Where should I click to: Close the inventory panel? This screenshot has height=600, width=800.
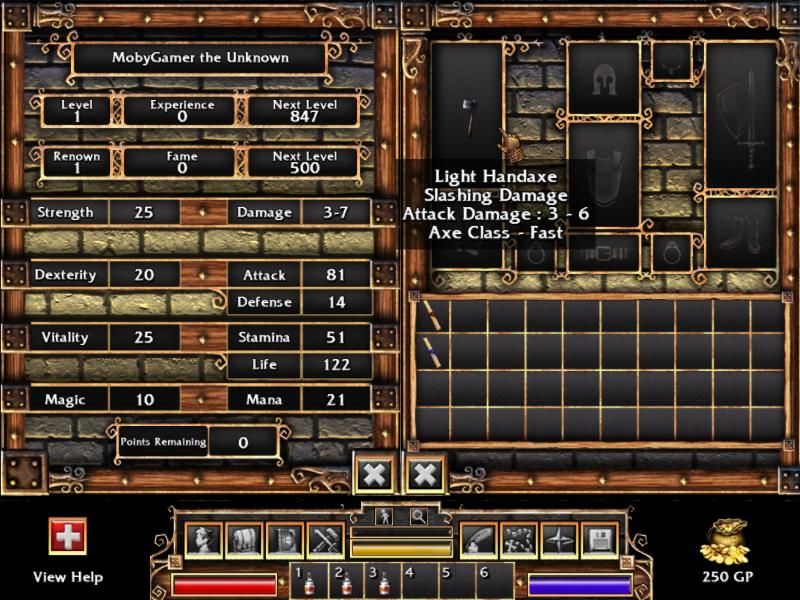tap(424, 474)
